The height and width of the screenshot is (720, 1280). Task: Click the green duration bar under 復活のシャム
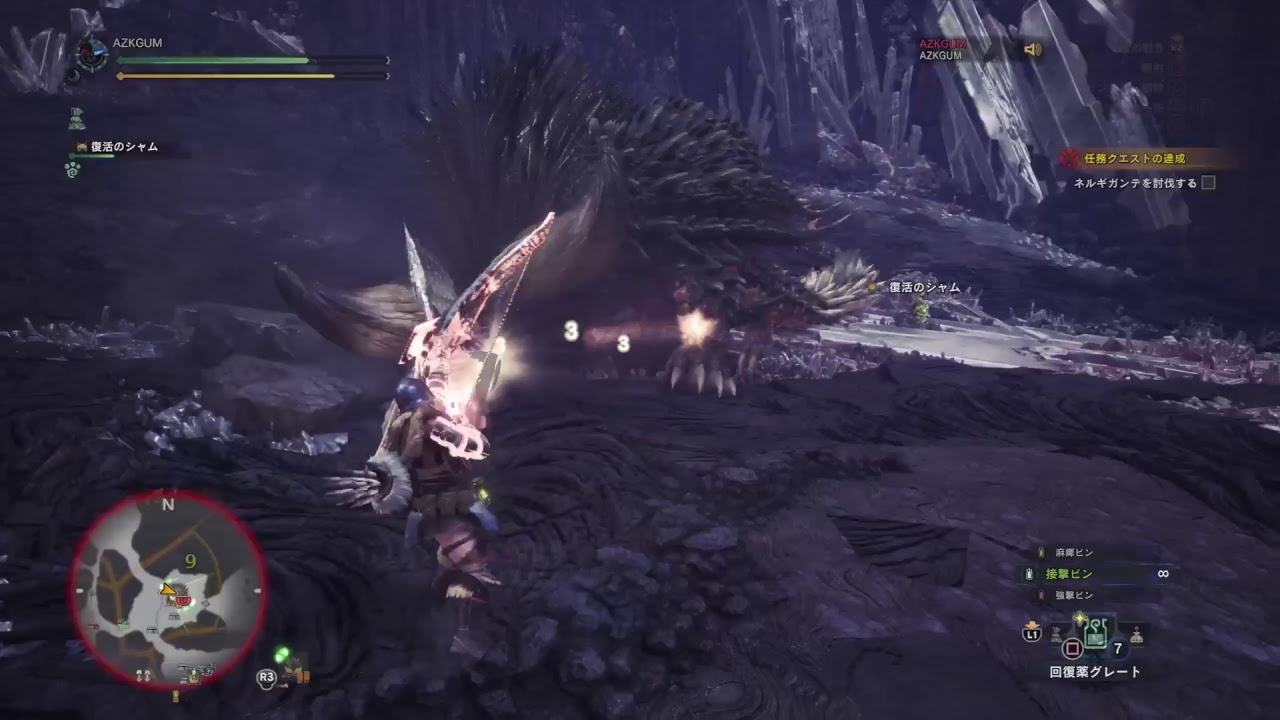91,156
